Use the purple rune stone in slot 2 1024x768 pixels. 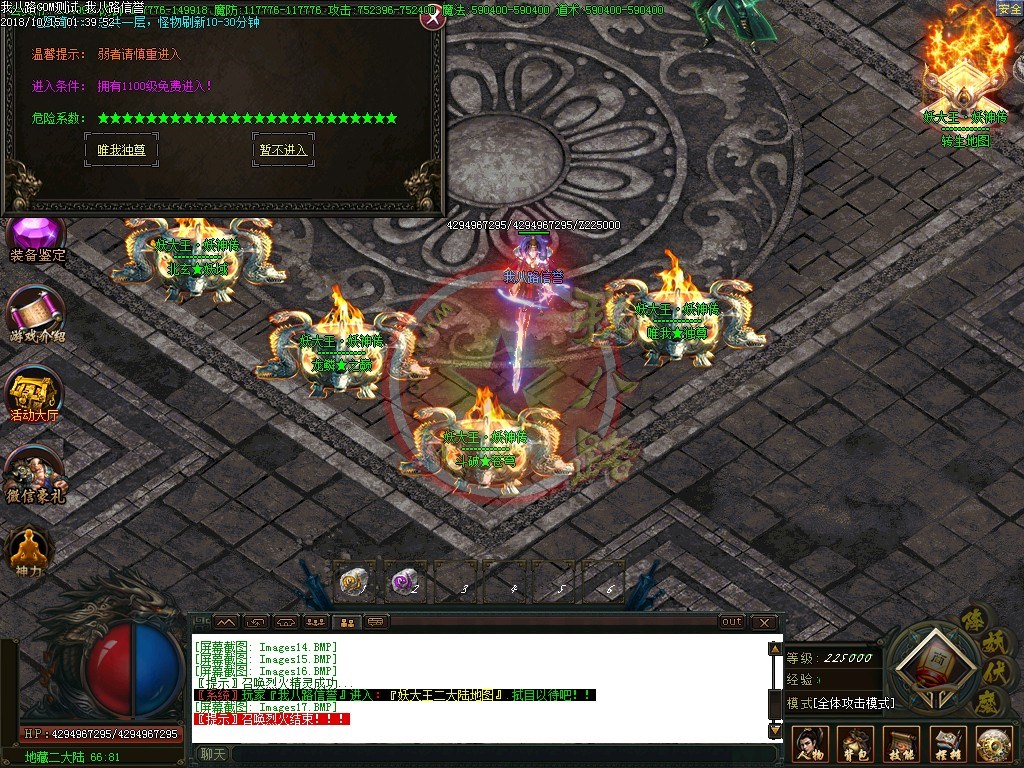pos(404,580)
